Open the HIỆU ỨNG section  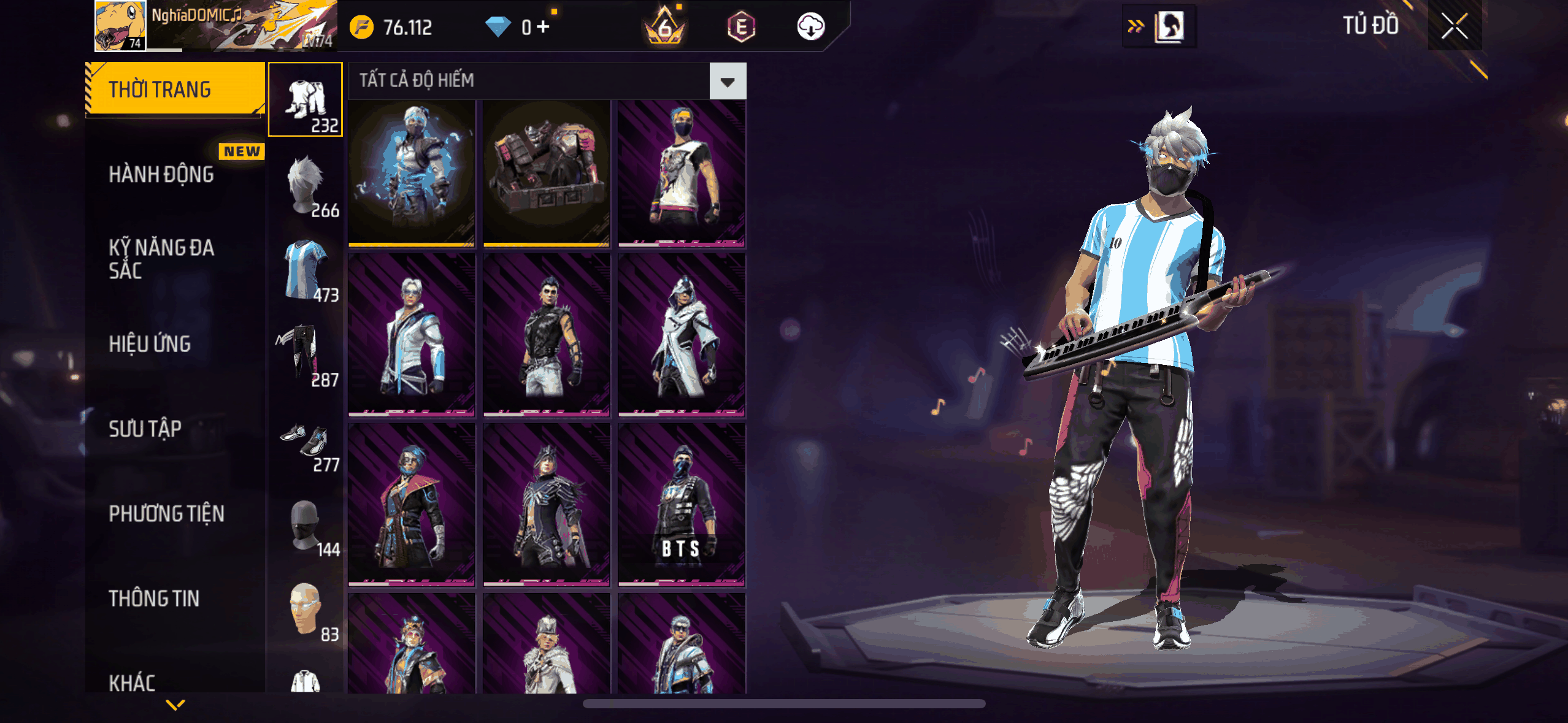pos(150,344)
